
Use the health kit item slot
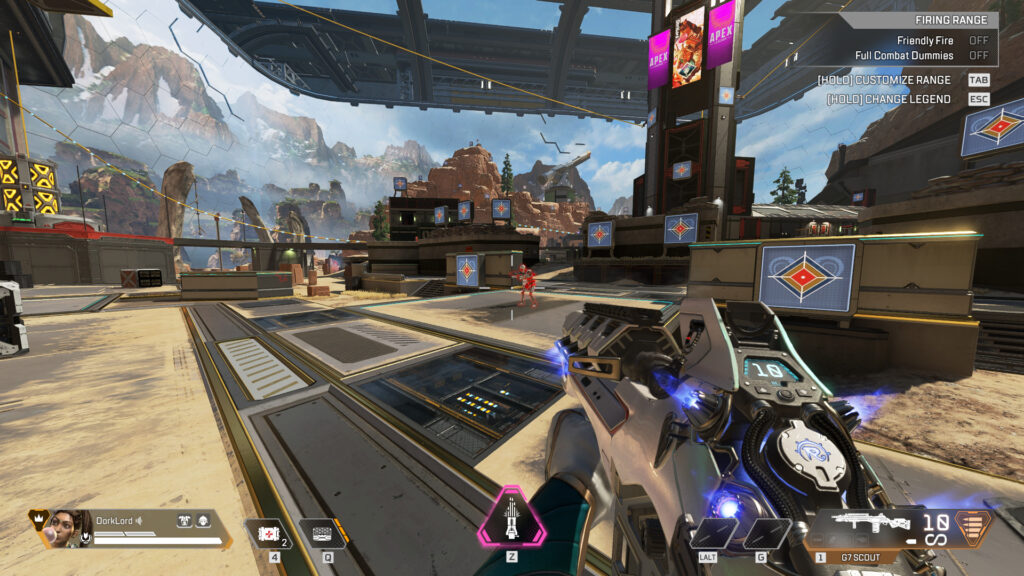(268, 533)
